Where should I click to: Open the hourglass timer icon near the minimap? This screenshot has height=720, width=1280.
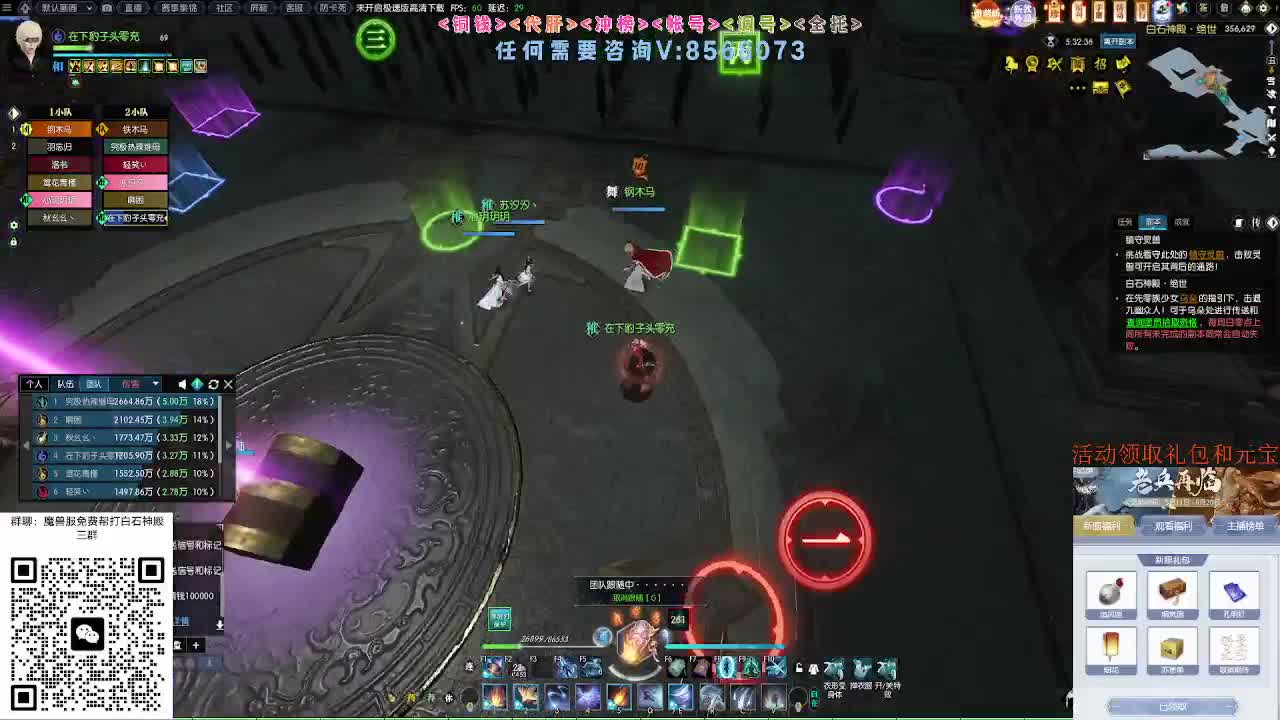(1050, 43)
